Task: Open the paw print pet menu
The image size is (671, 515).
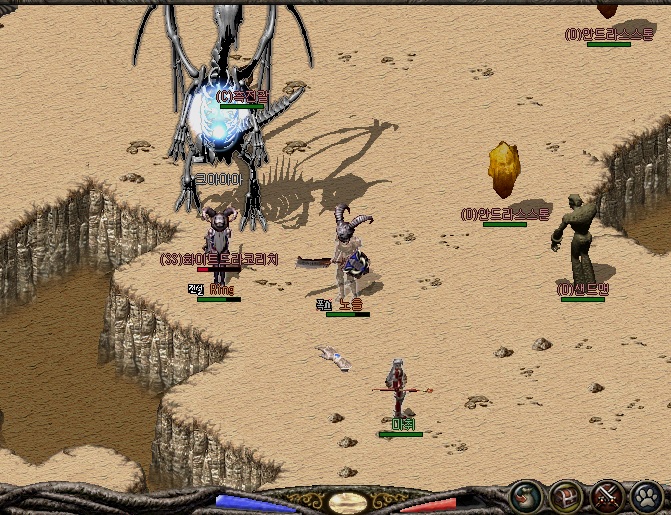Action: [x=646, y=496]
